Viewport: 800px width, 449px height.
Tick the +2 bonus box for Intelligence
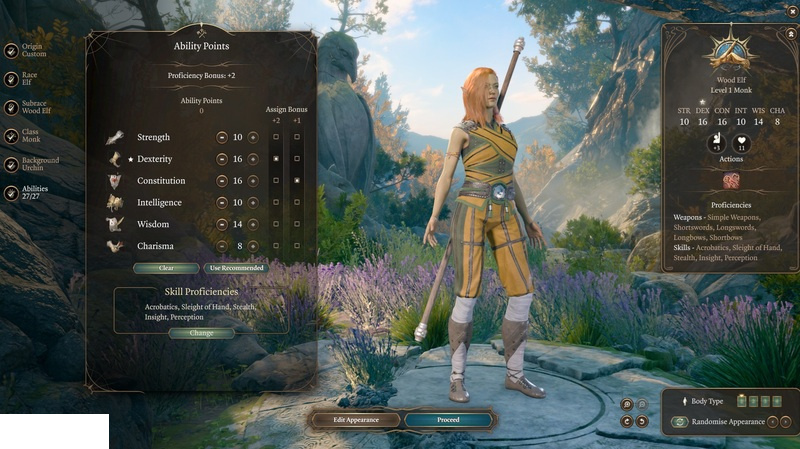[x=276, y=202]
